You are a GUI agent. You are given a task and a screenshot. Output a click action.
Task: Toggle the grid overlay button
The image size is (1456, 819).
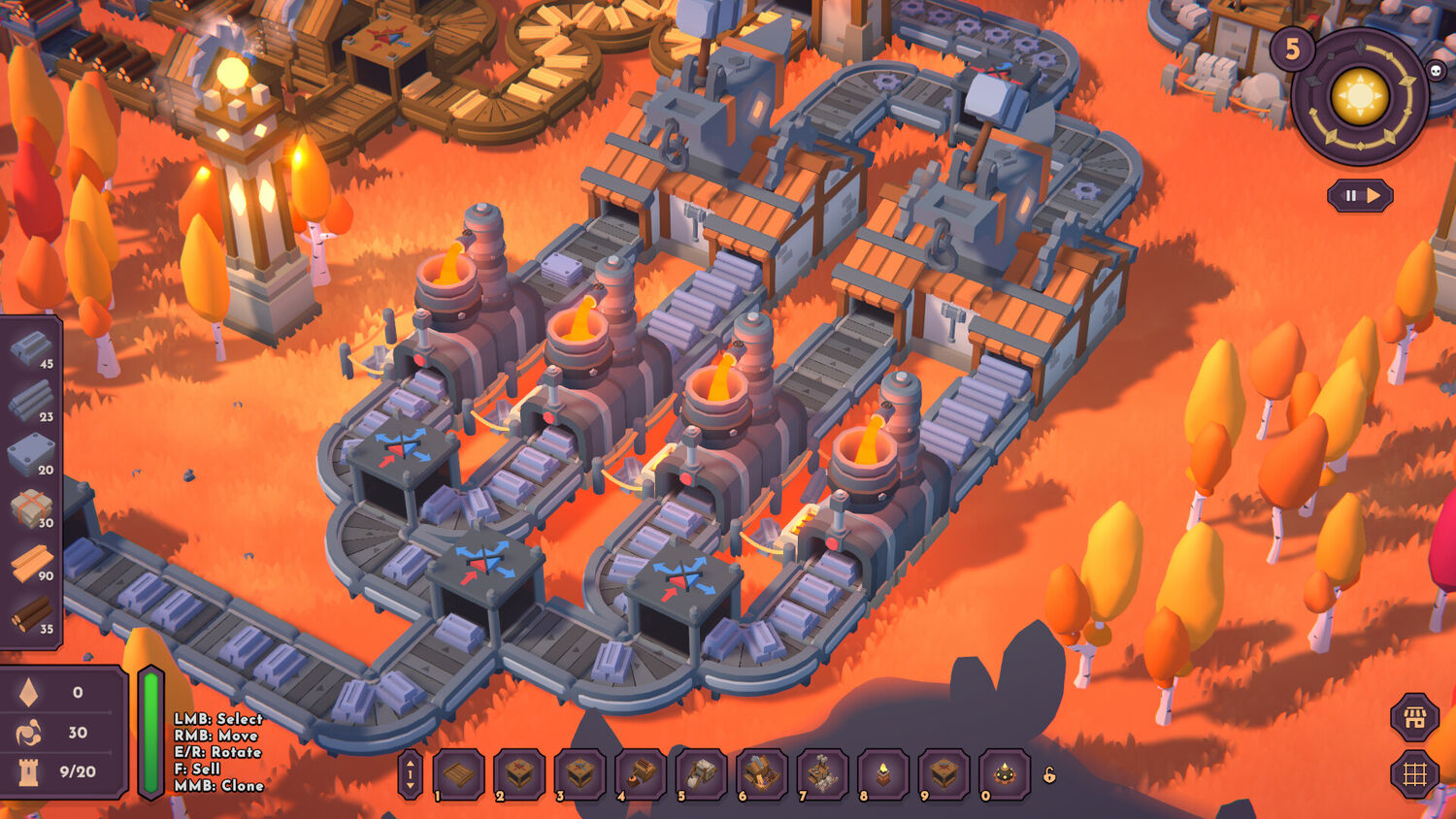1414,773
